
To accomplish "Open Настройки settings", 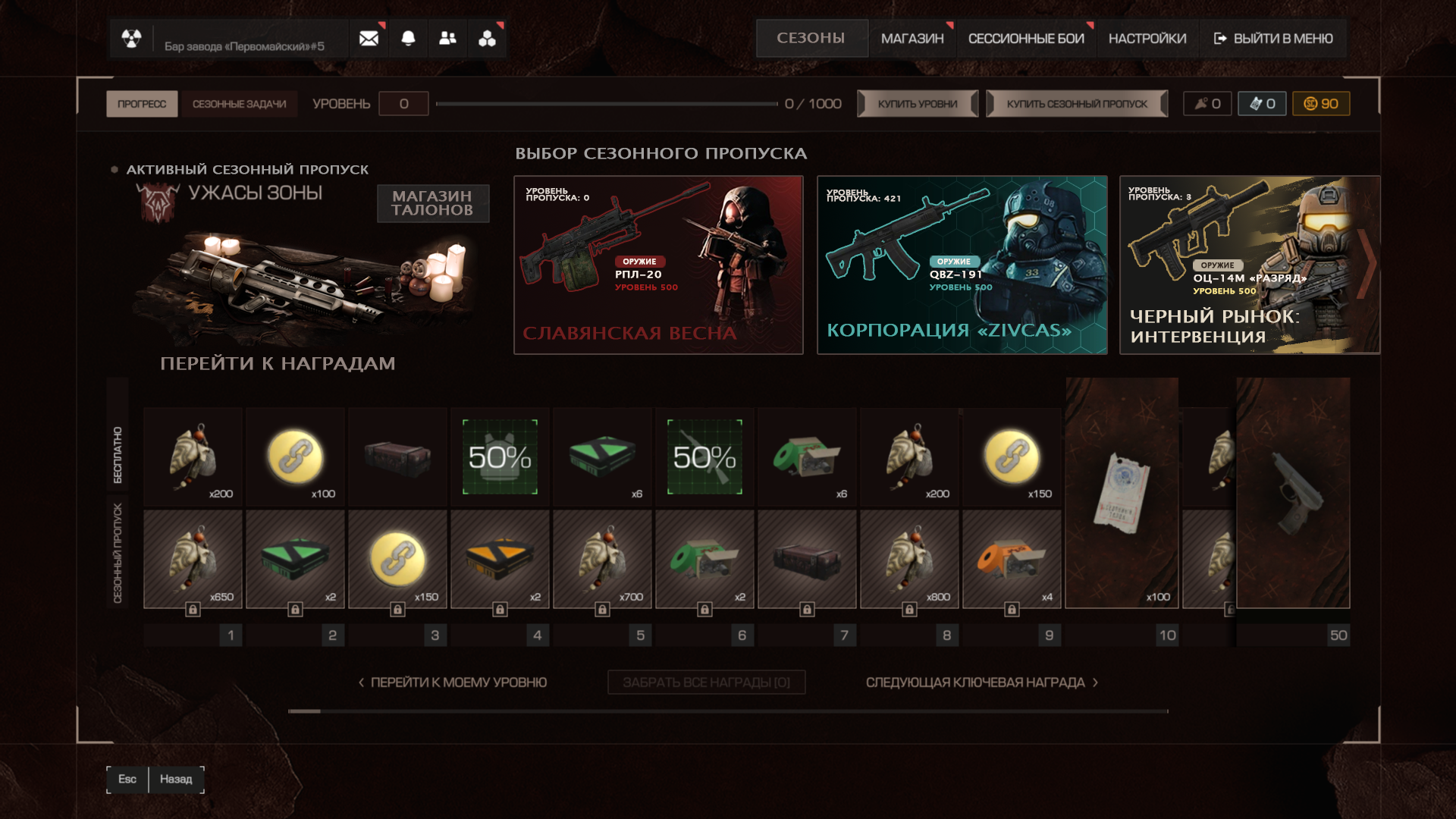I will [1147, 39].
